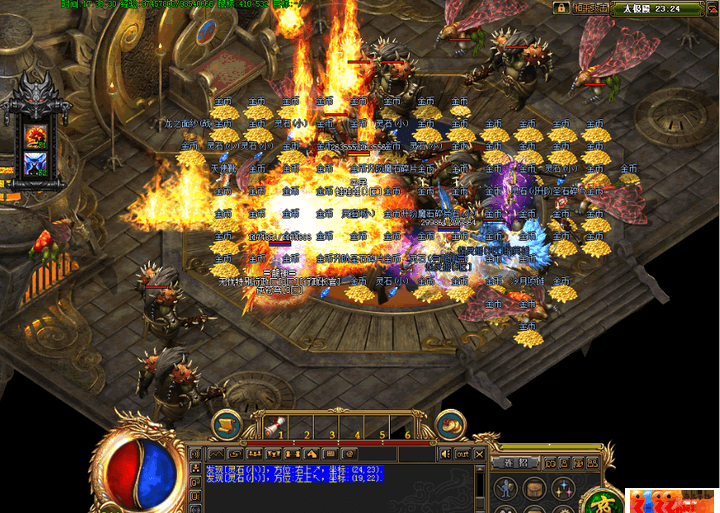
Task: Select the first chat message line
Action: 290,468
